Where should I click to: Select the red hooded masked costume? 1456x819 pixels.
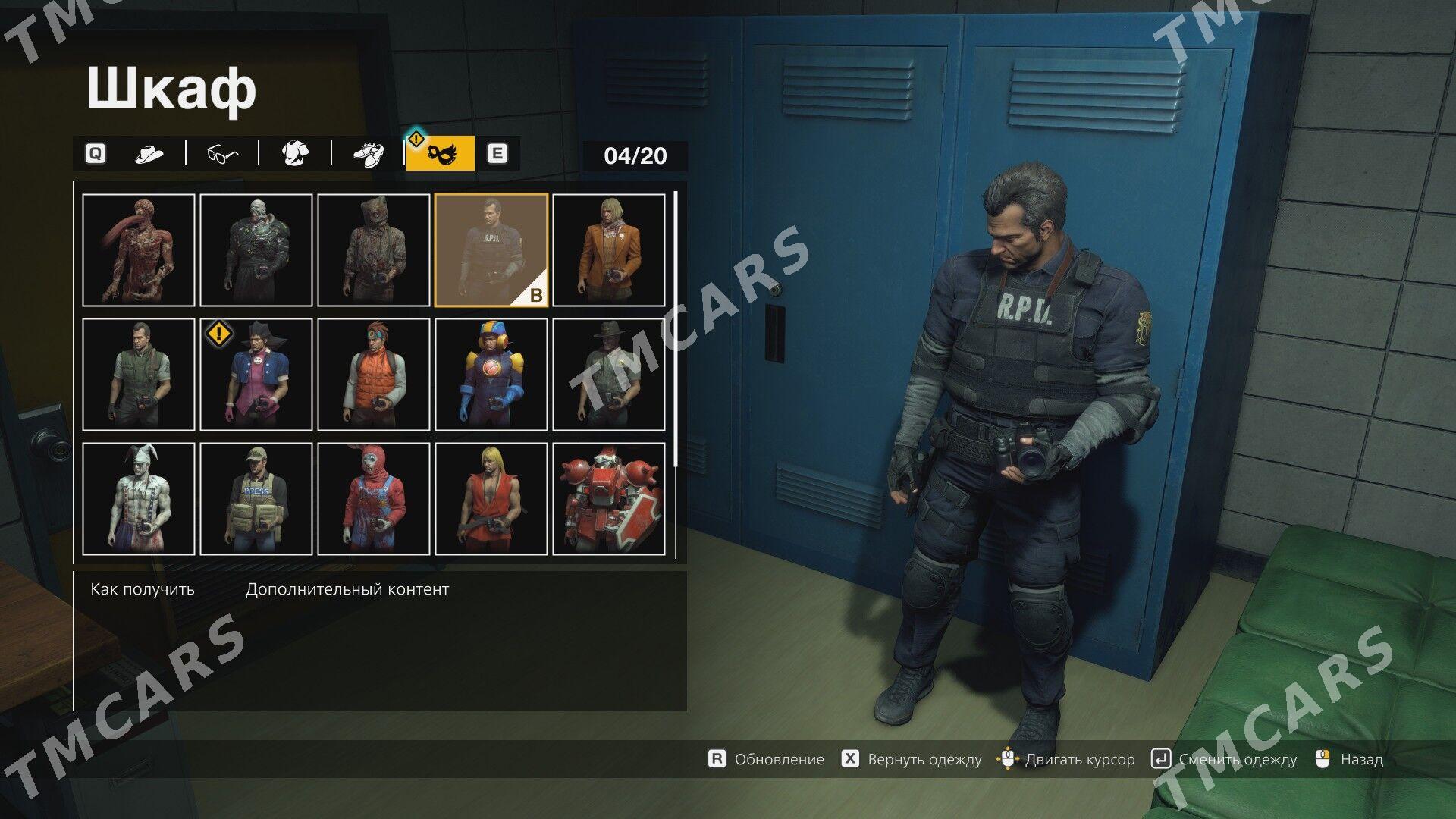pyautogui.click(x=374, y=499)
